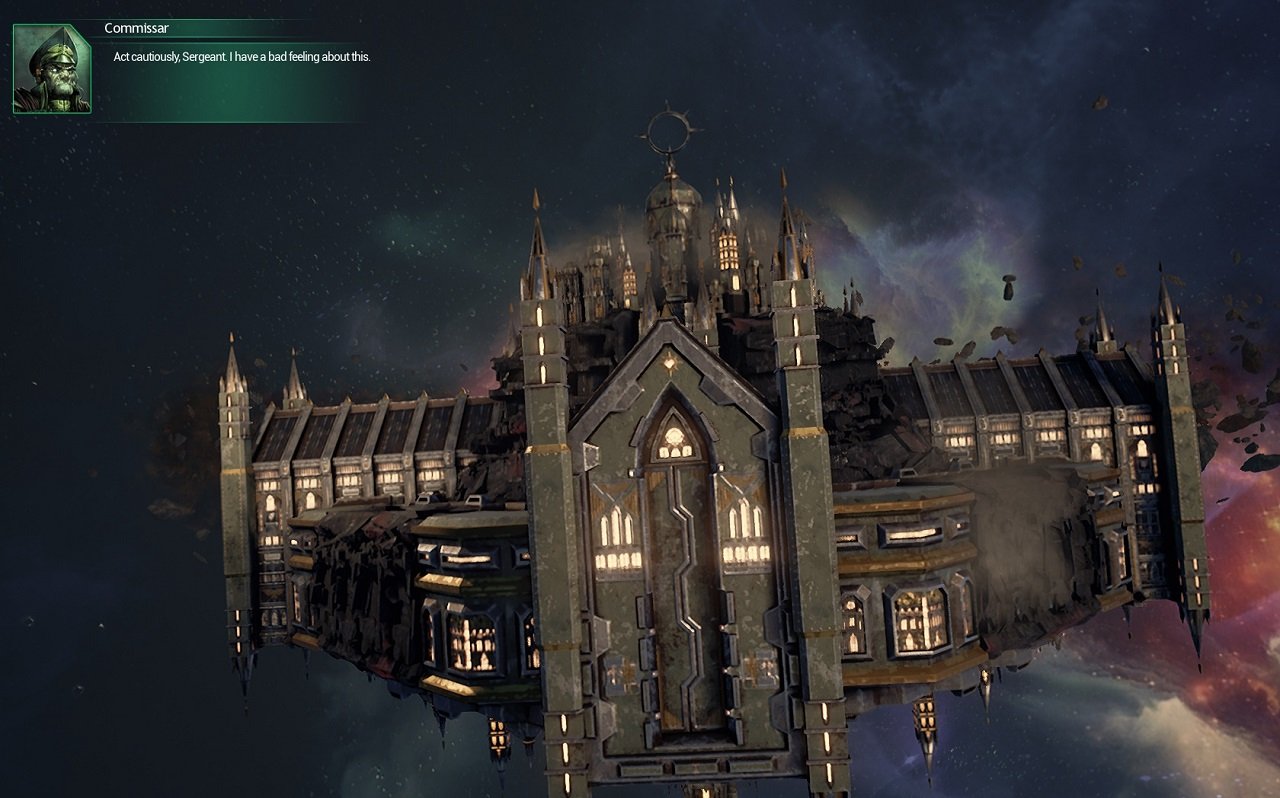This screenshot has height=798, width=1280.
Task: Select the Commissar name header
Action: coord(135,28)
